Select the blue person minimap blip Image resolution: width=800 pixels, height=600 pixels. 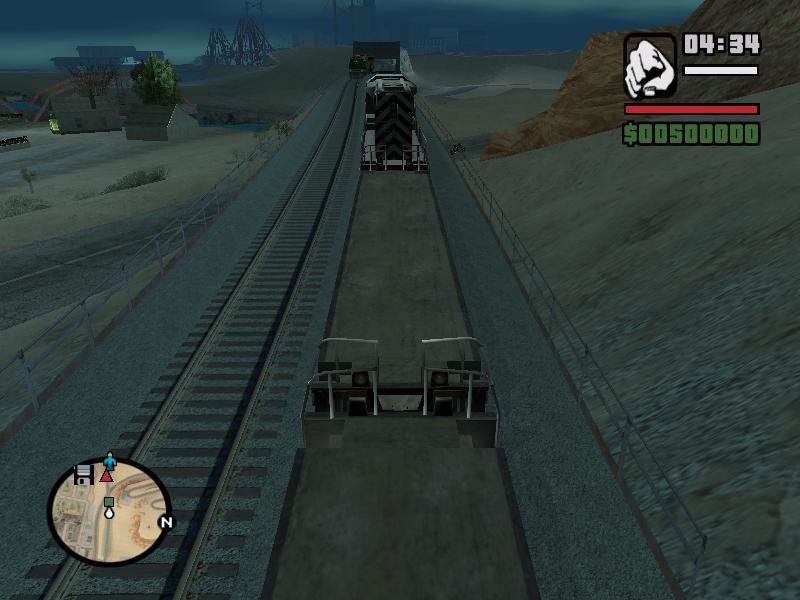[x=110, y=461]
